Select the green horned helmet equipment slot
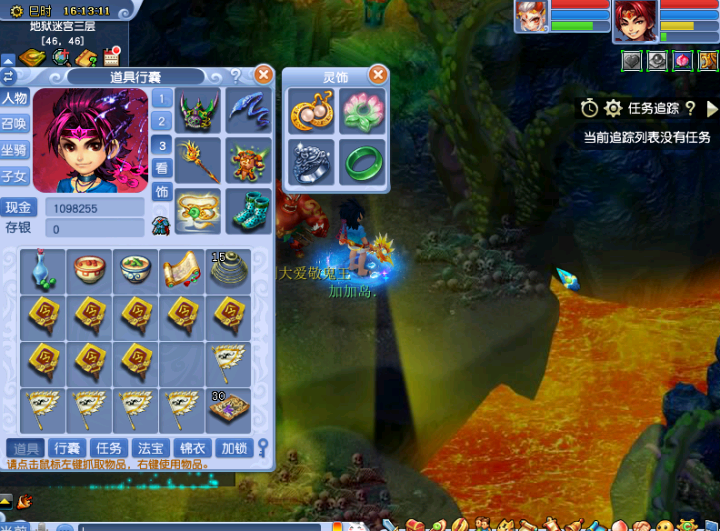This screenshot has height=531, width=720. (x=198, y=110)
